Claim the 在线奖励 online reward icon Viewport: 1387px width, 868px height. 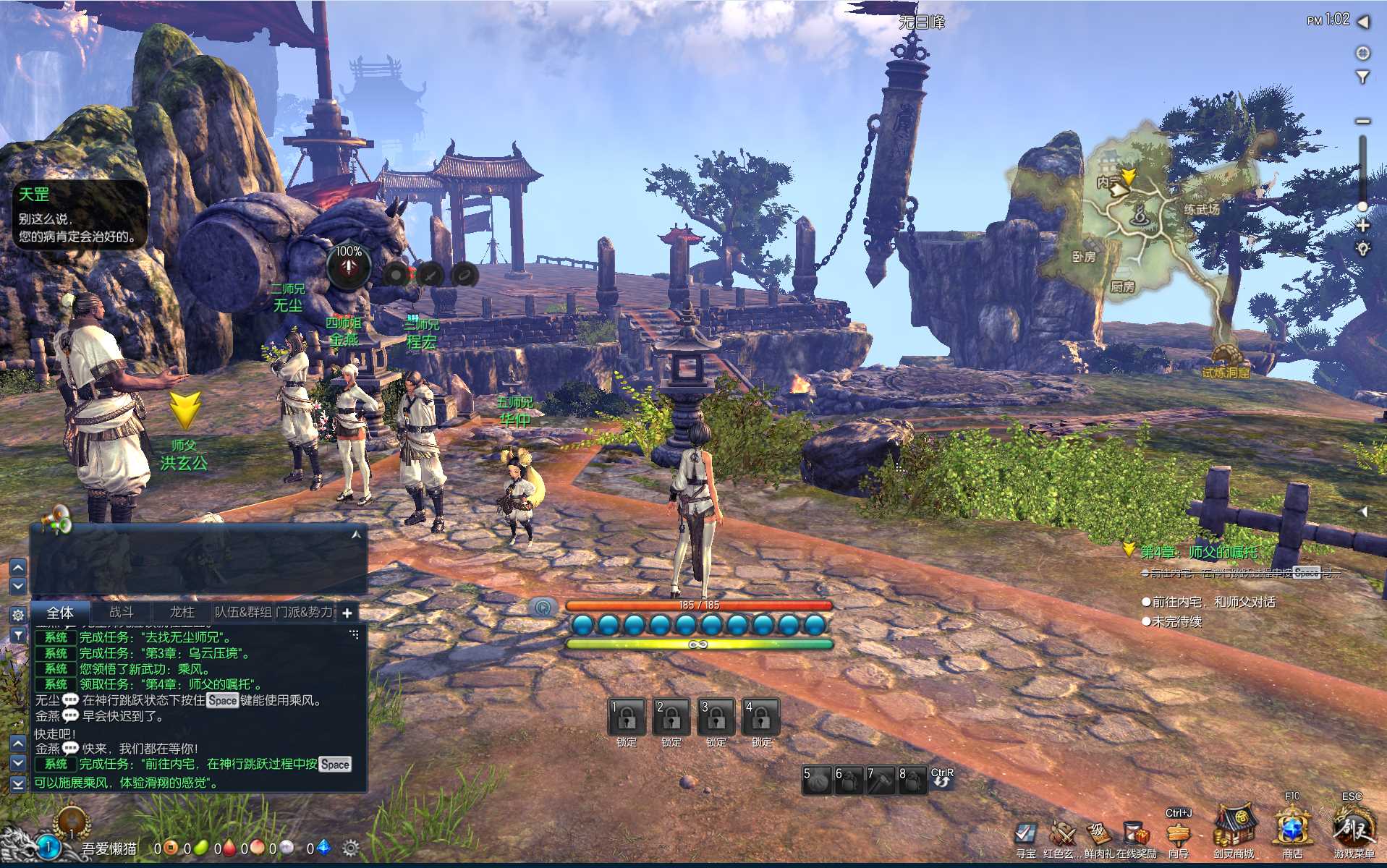click(x=1136, y=835)
